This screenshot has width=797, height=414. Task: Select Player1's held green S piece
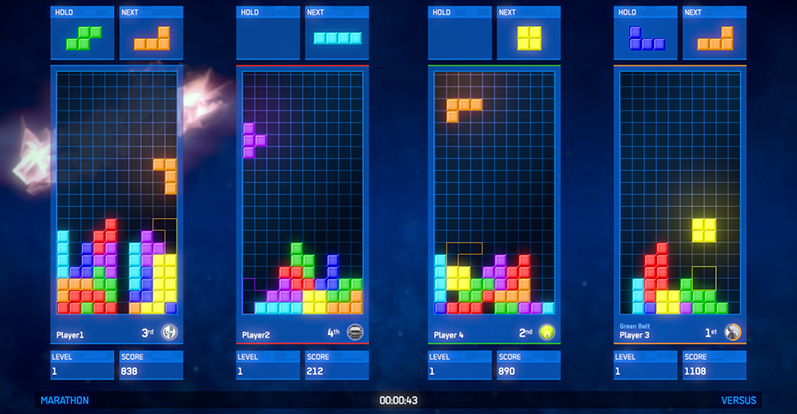point(84,38)
